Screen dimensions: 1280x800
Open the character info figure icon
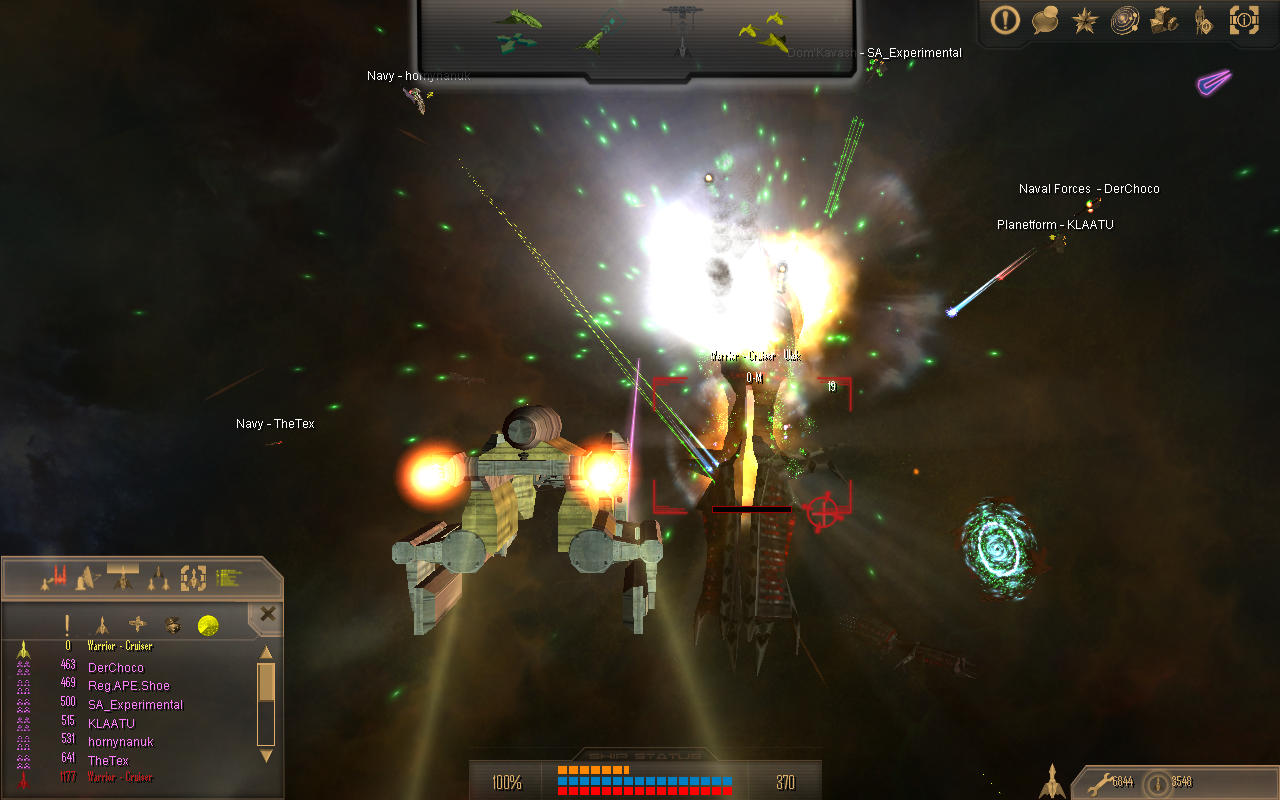1203,20
